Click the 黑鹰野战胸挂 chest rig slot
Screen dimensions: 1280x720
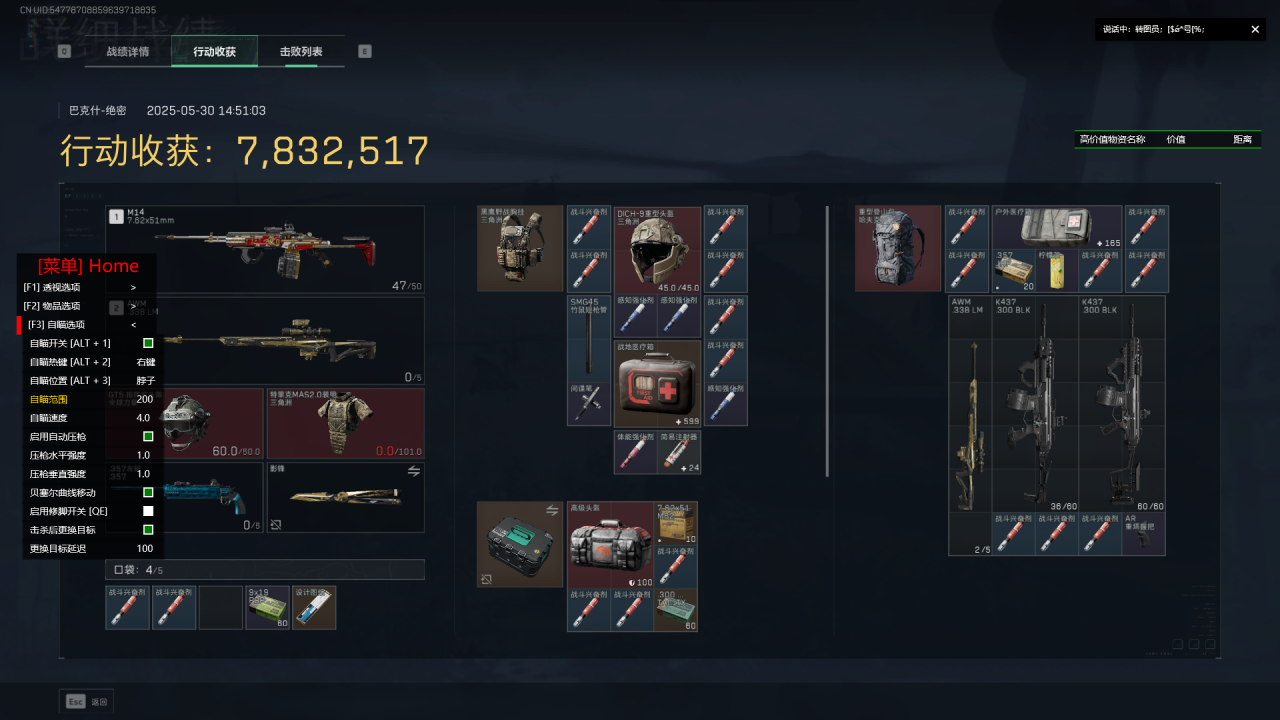[520, 249]
